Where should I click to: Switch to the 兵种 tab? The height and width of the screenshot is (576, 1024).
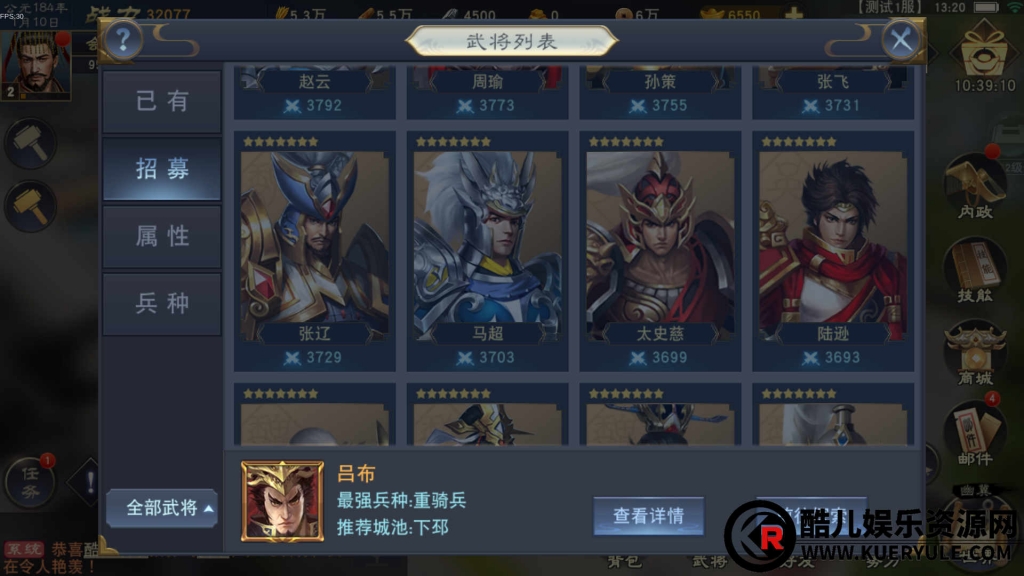coord(162,303)
